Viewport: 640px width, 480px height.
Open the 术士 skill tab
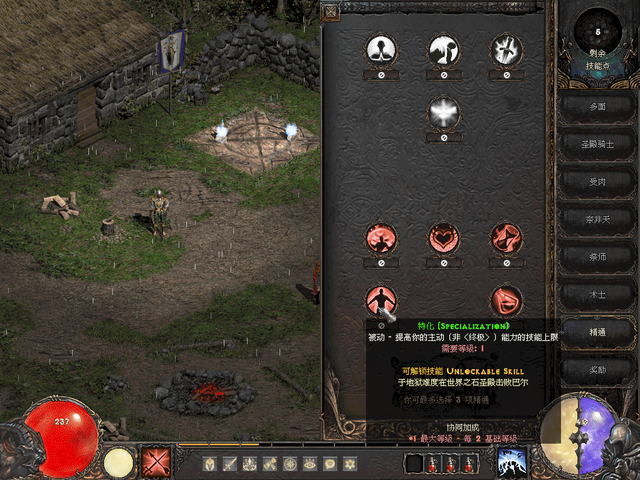(x=598, y=294)
